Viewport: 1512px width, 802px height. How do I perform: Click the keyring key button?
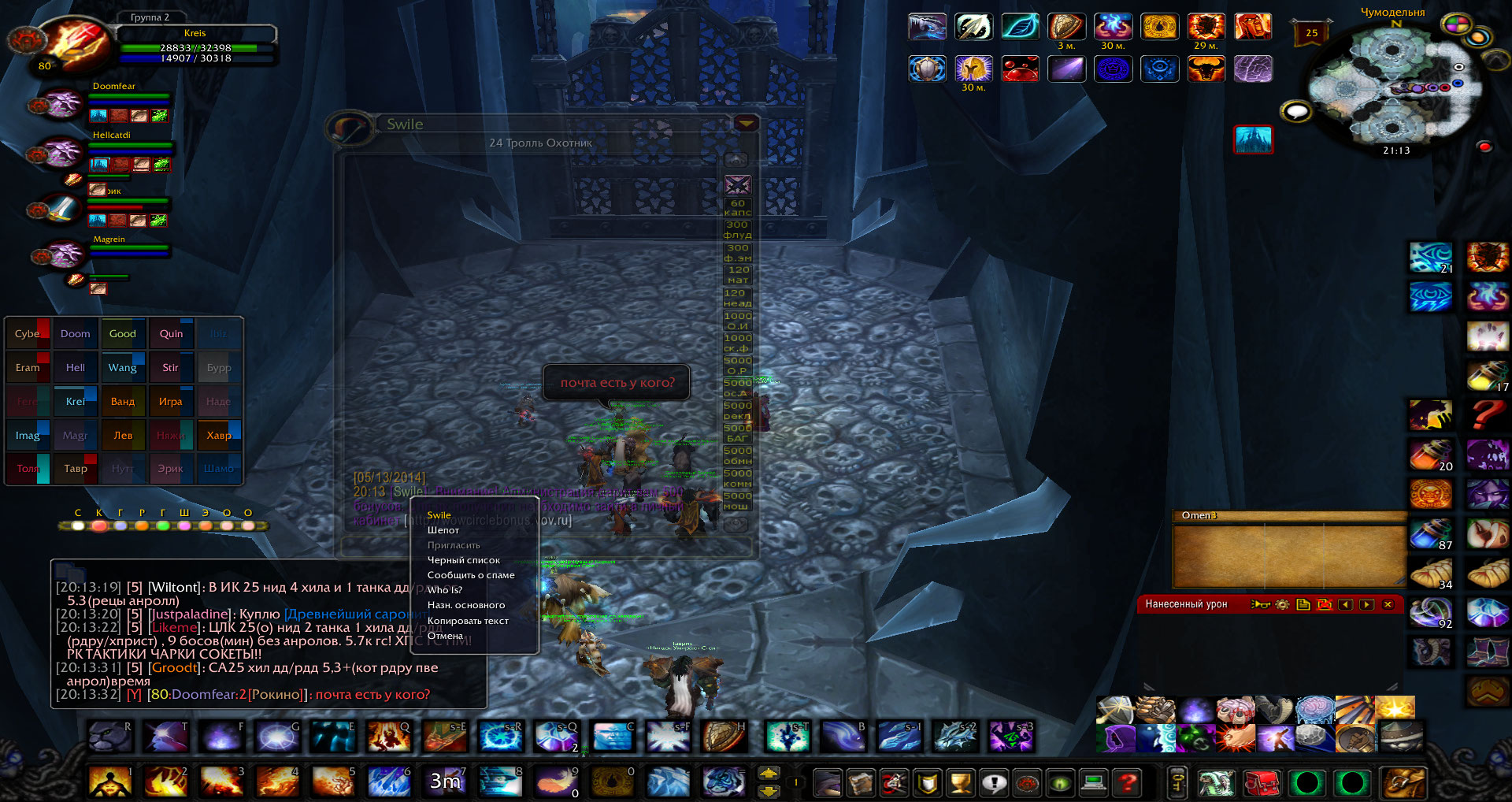click(x=1176, y=782)
